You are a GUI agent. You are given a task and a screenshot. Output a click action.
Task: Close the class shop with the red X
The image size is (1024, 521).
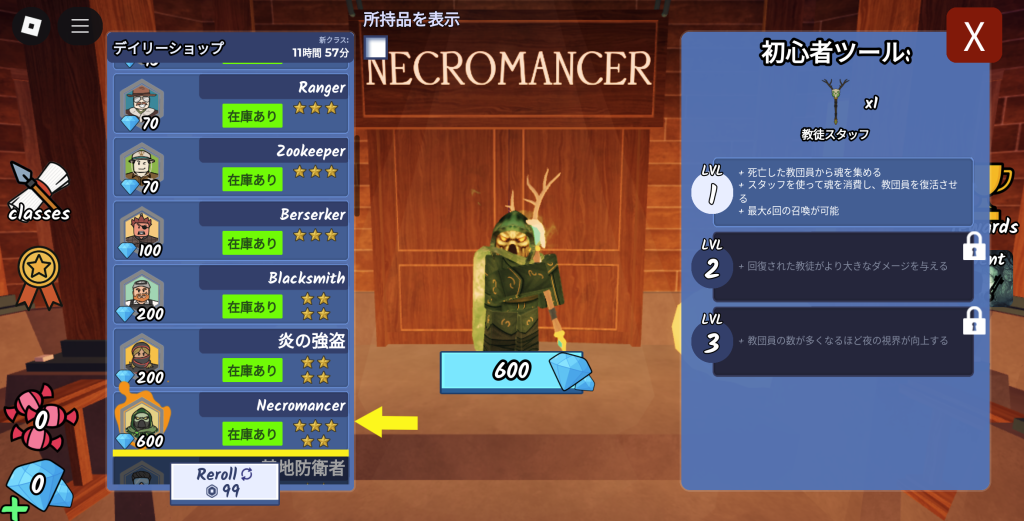pyautogui.click(x=973, y=36)
